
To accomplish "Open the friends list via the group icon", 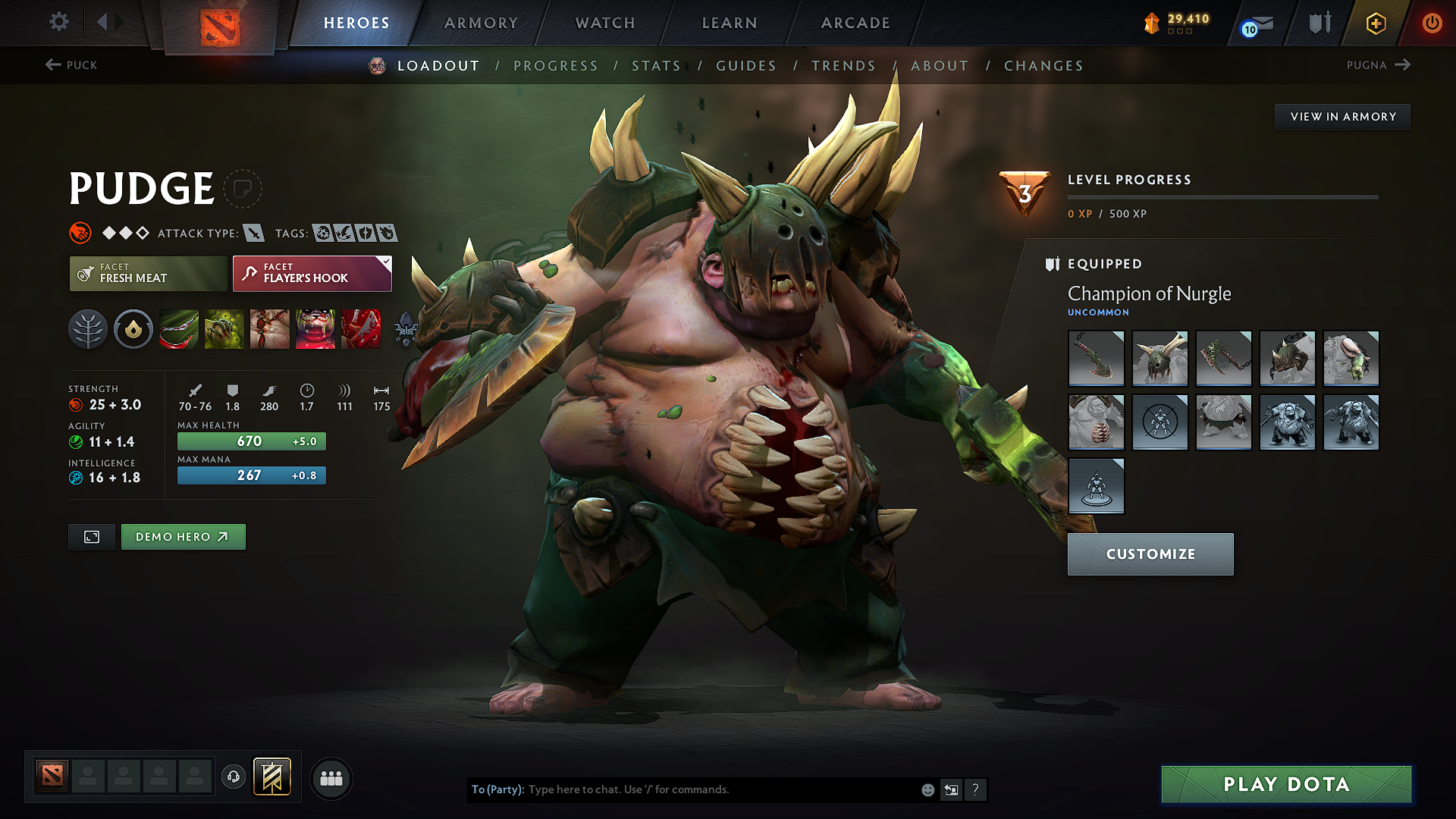I will click(330, 778).
